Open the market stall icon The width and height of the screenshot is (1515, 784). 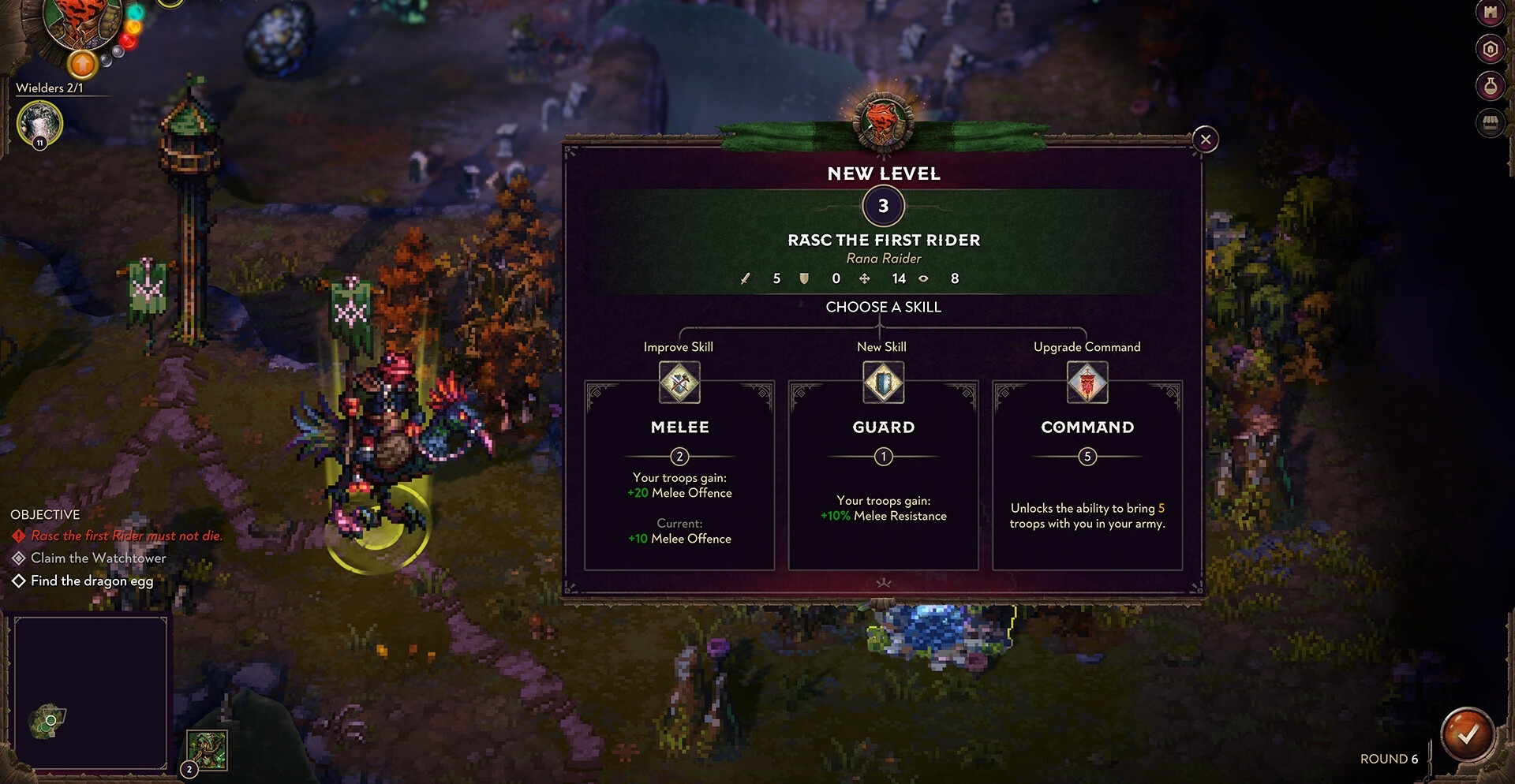[x=1490, y=123]
